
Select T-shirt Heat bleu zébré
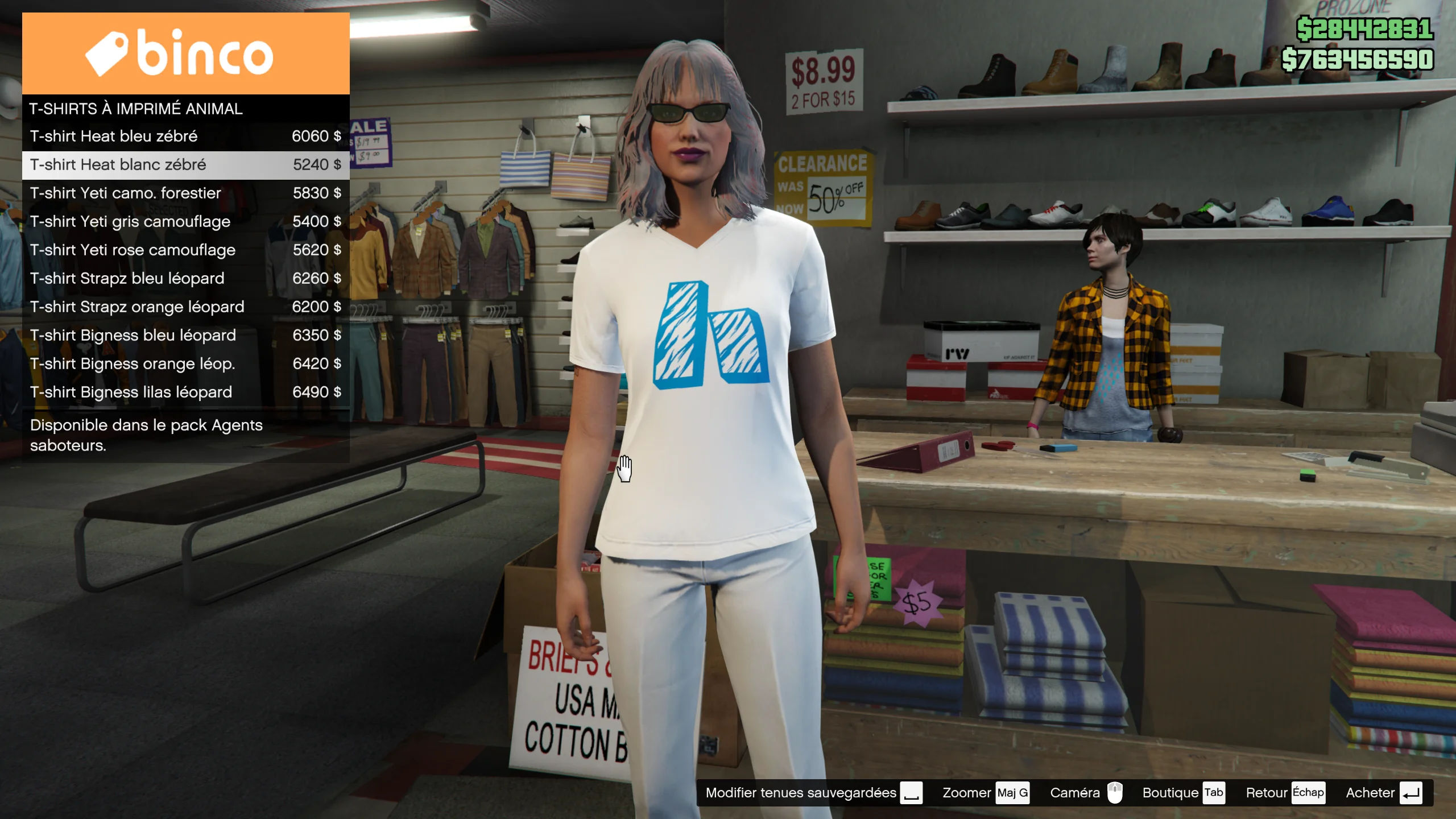pyautogui.click(x=185, y=136)
